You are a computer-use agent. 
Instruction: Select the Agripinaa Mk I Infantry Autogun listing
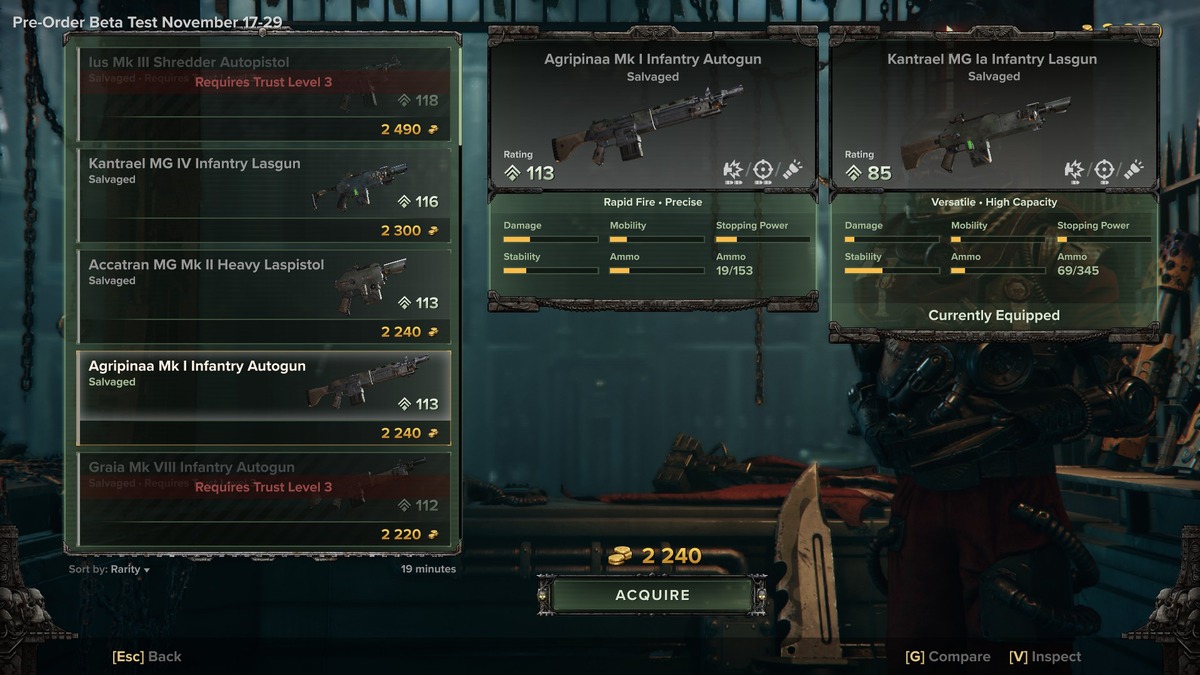264,397
